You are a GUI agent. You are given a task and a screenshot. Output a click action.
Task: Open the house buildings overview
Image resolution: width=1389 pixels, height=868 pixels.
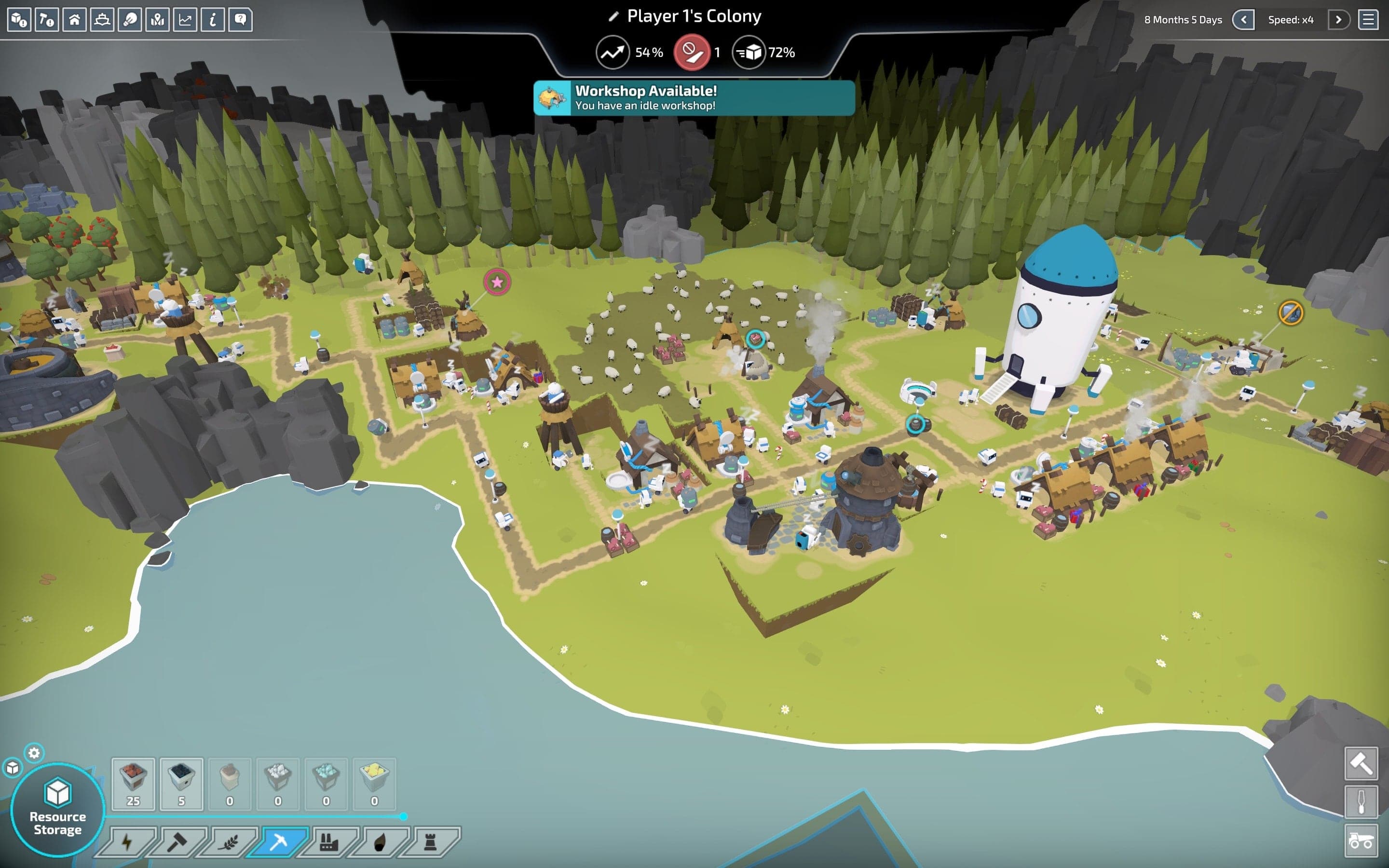(75, 20)
